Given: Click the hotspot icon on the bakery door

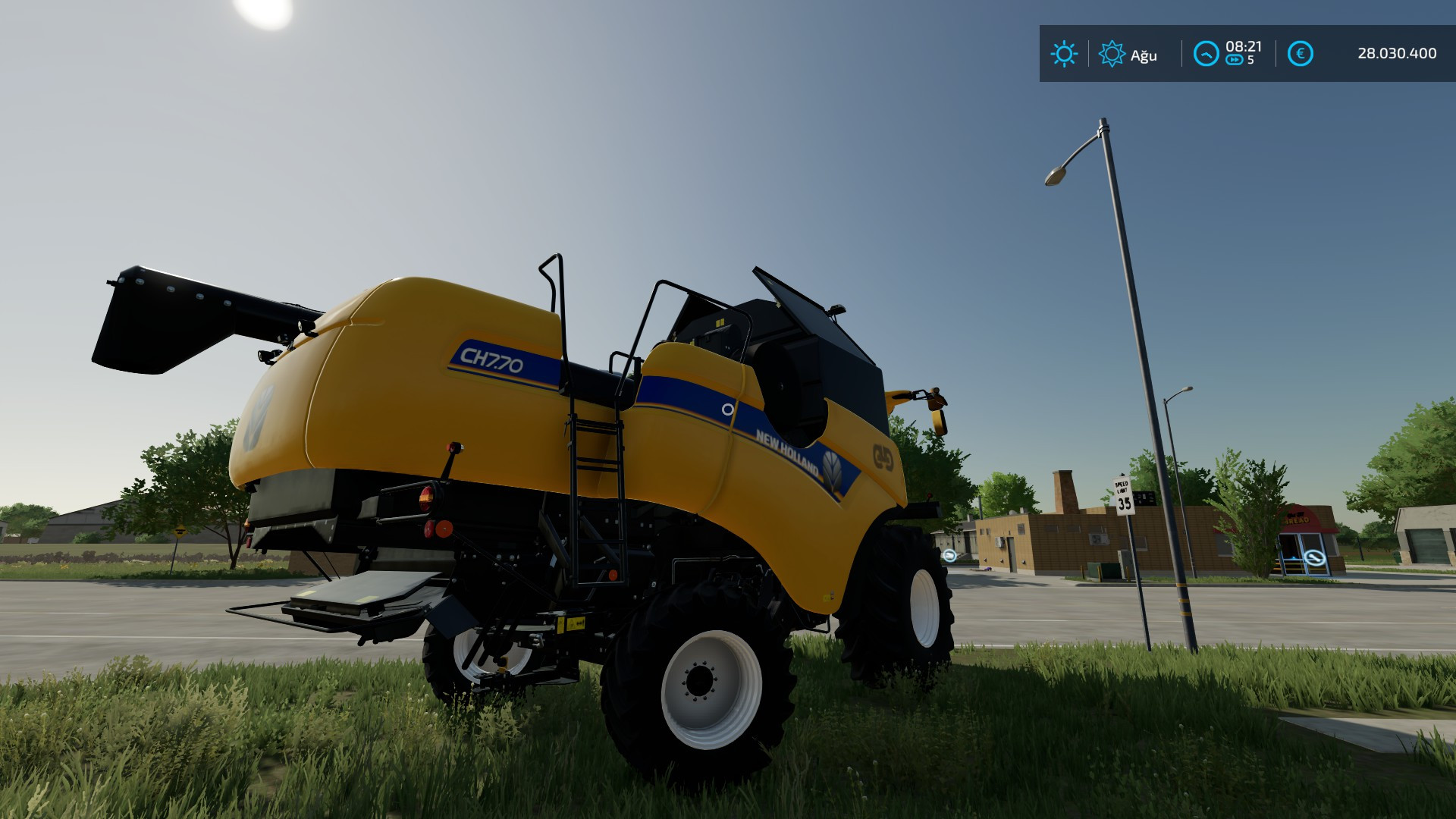Looking at the screenshot, I should click(x=1314, y=557).
